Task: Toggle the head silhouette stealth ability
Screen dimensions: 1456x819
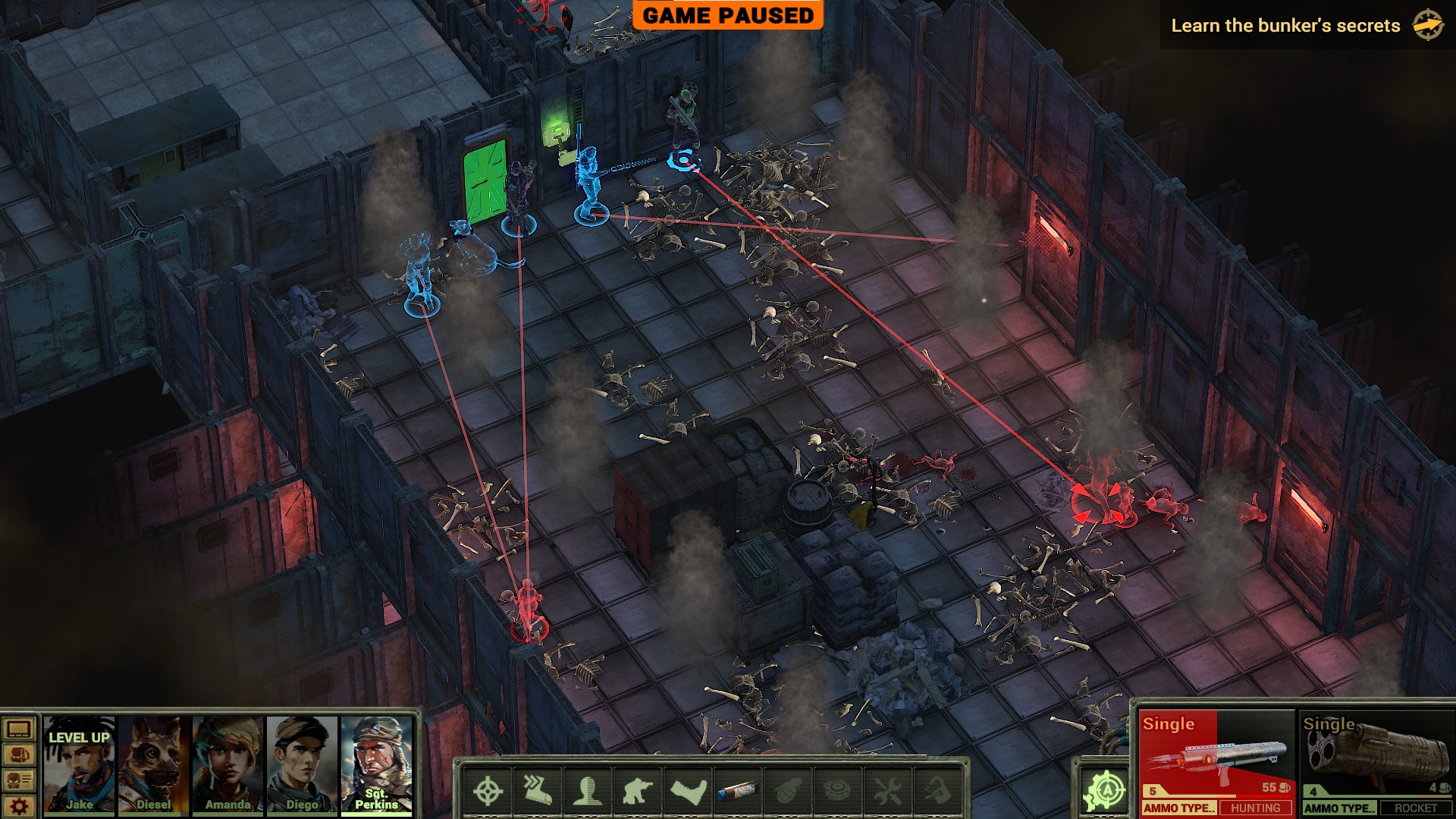Action: 588,791
